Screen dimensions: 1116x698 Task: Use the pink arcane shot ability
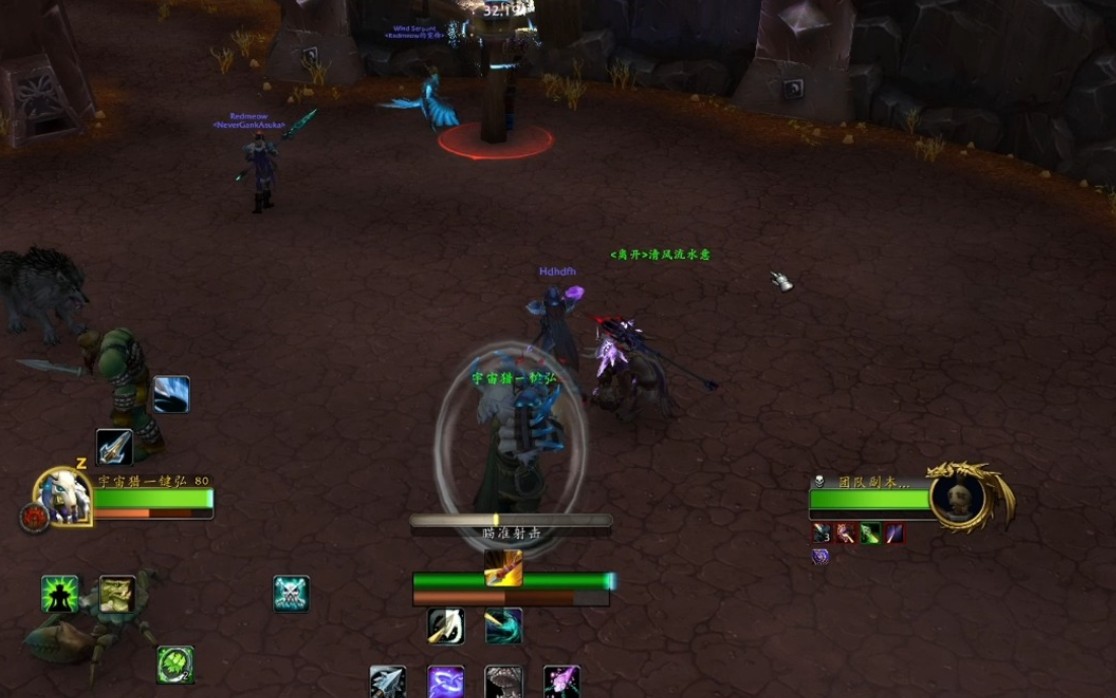click(561, 683)
